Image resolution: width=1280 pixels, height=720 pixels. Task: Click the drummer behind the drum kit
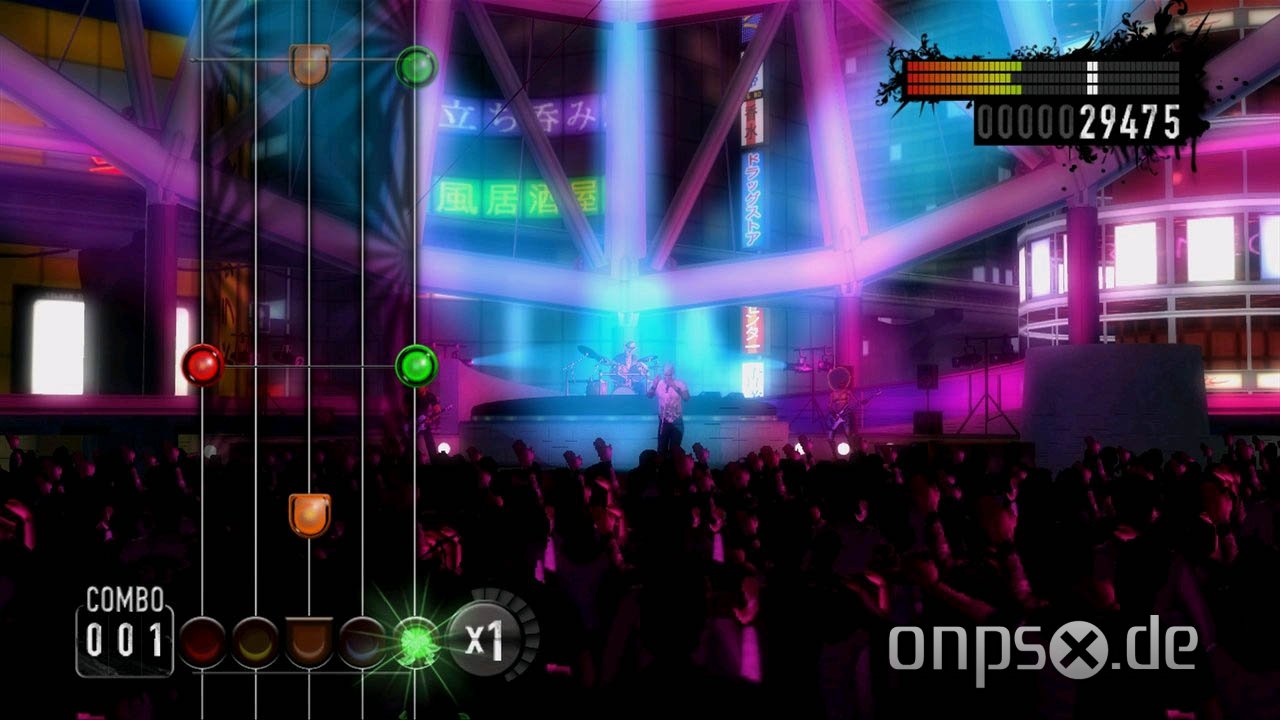(628, 360)
